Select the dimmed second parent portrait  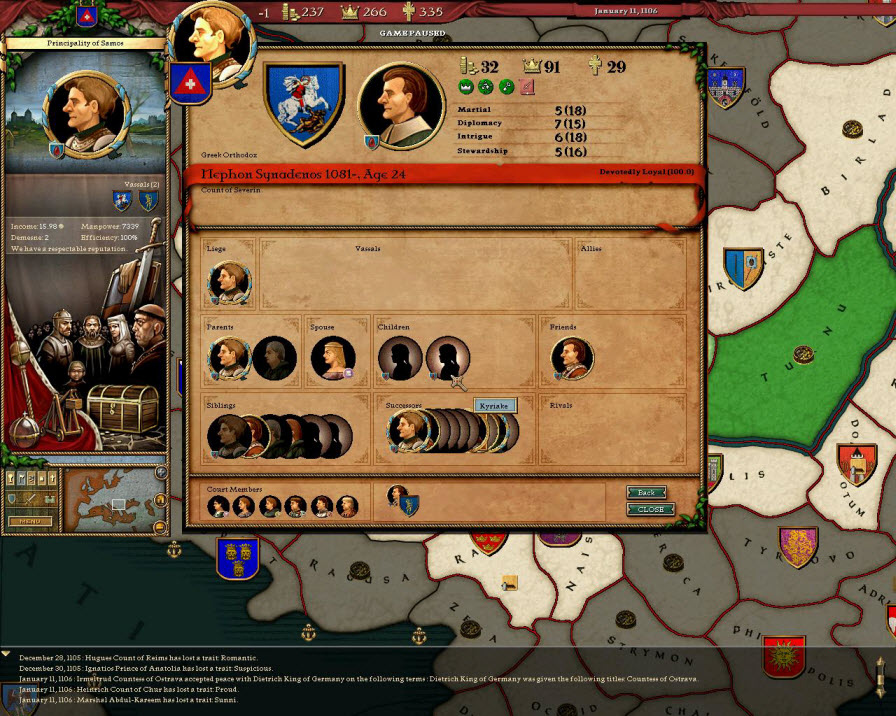(273, 359)
